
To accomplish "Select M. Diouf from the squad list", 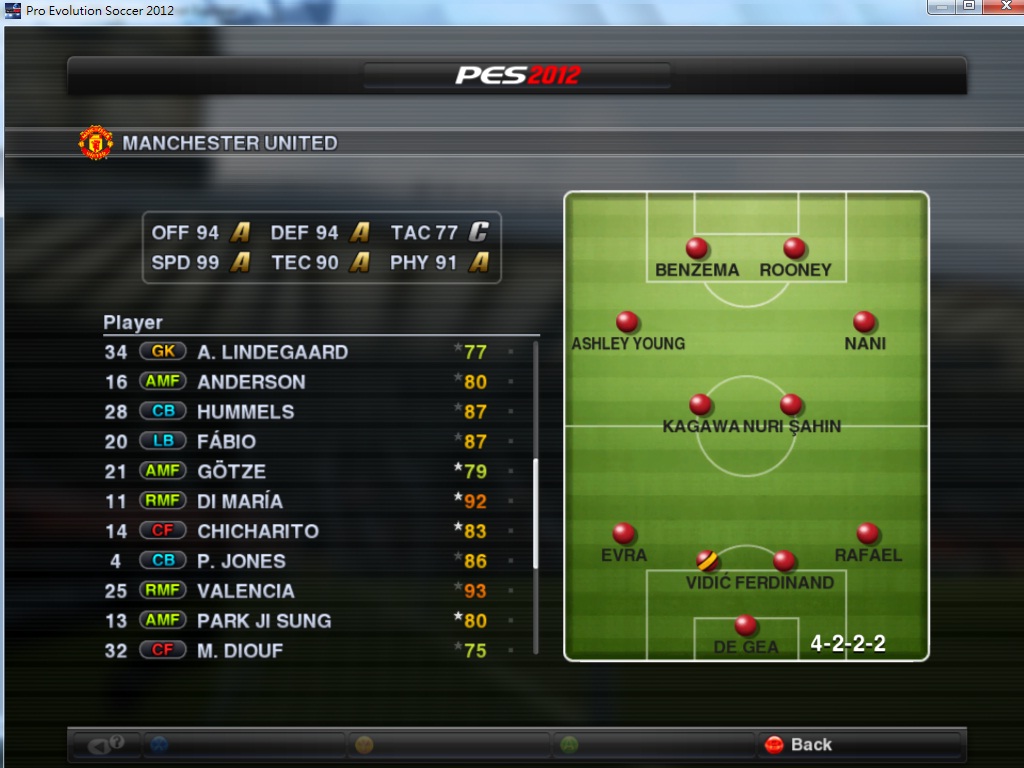I will [x=240, y=651].
